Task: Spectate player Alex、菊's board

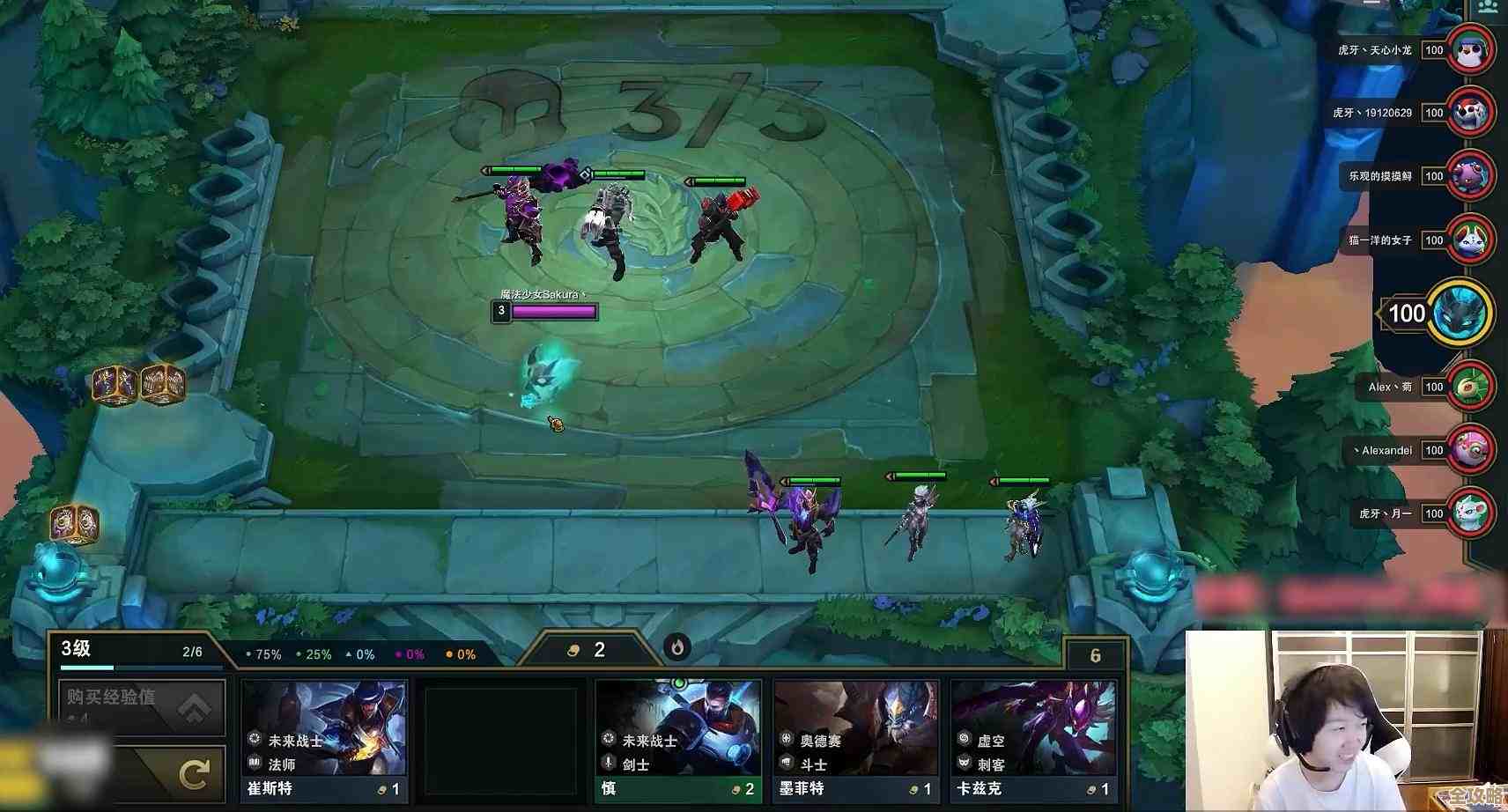Action: click(1470, 387)
